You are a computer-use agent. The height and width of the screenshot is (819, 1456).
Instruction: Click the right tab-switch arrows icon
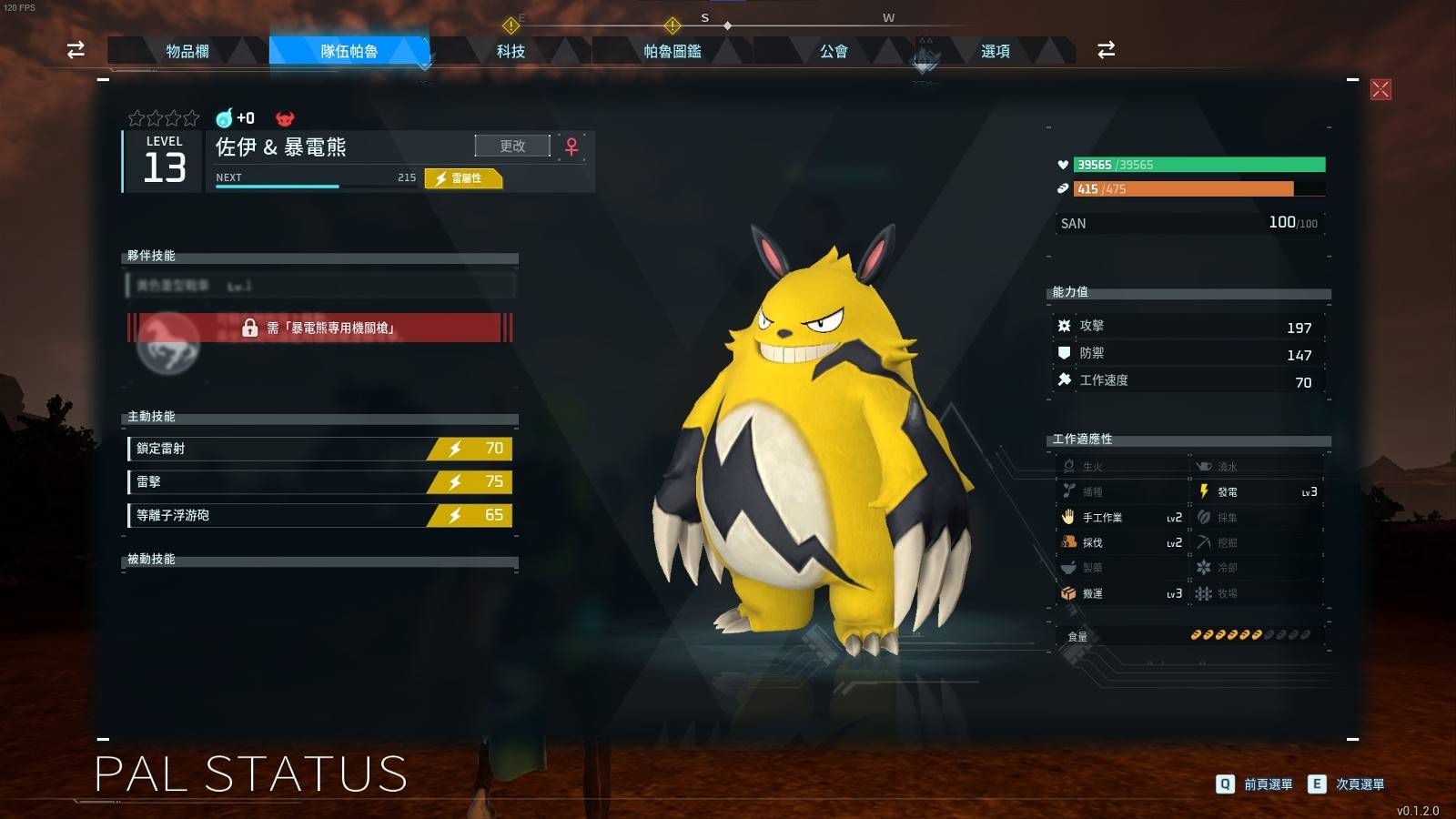tap(1106, 50)
